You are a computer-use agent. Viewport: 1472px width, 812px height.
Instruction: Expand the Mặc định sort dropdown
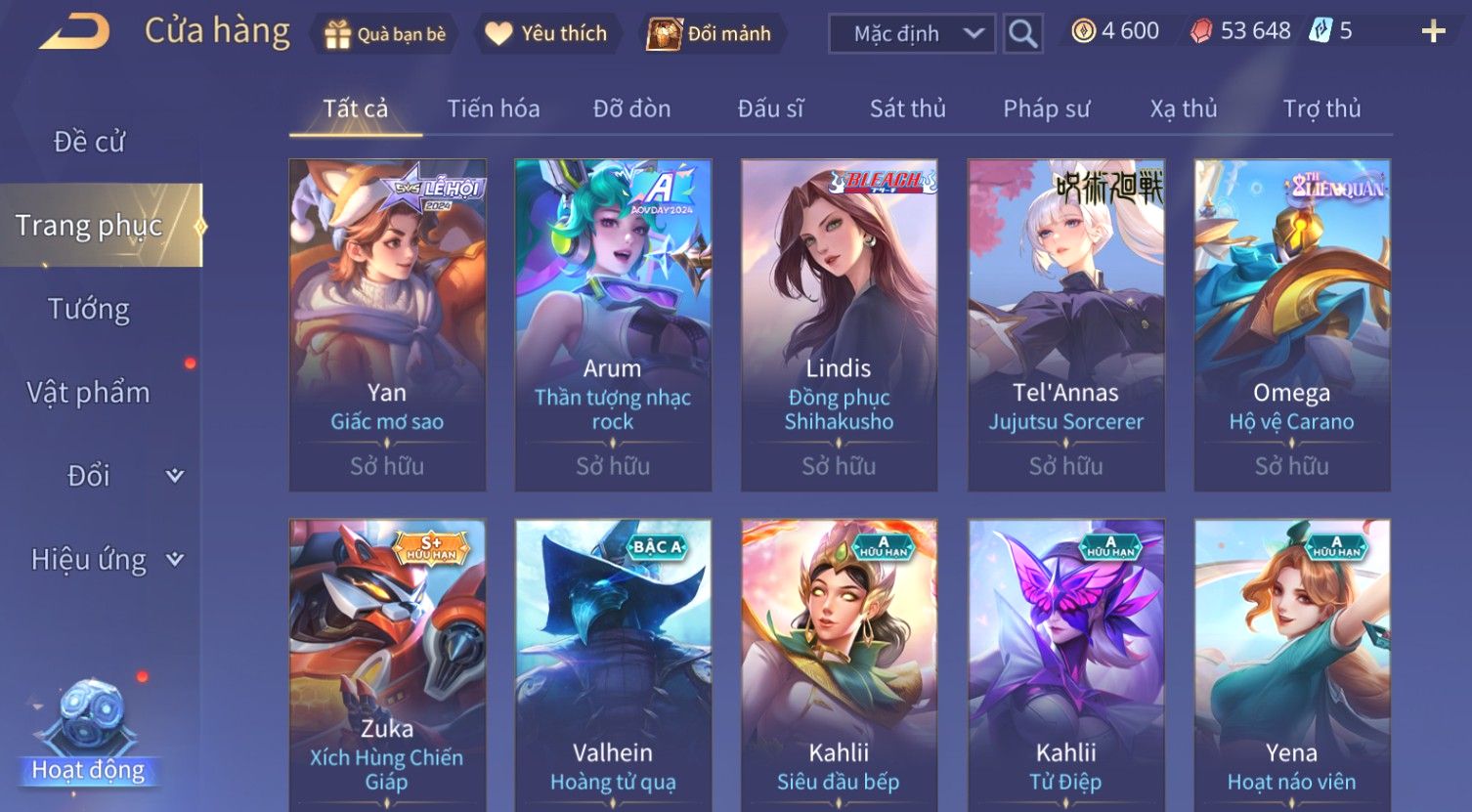911,34
